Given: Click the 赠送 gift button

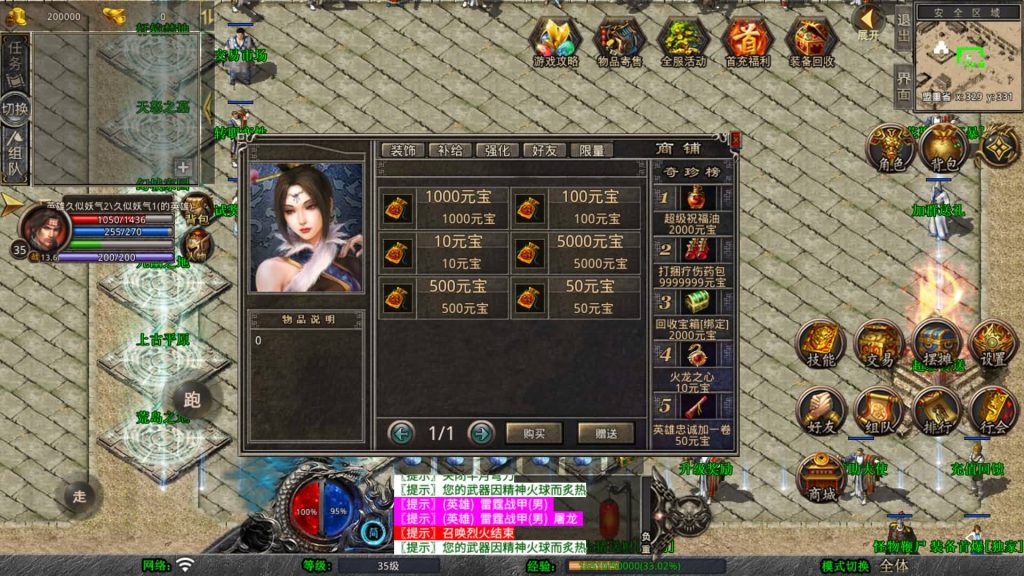Looking at the screenshot, I should (x=606, y=433).
